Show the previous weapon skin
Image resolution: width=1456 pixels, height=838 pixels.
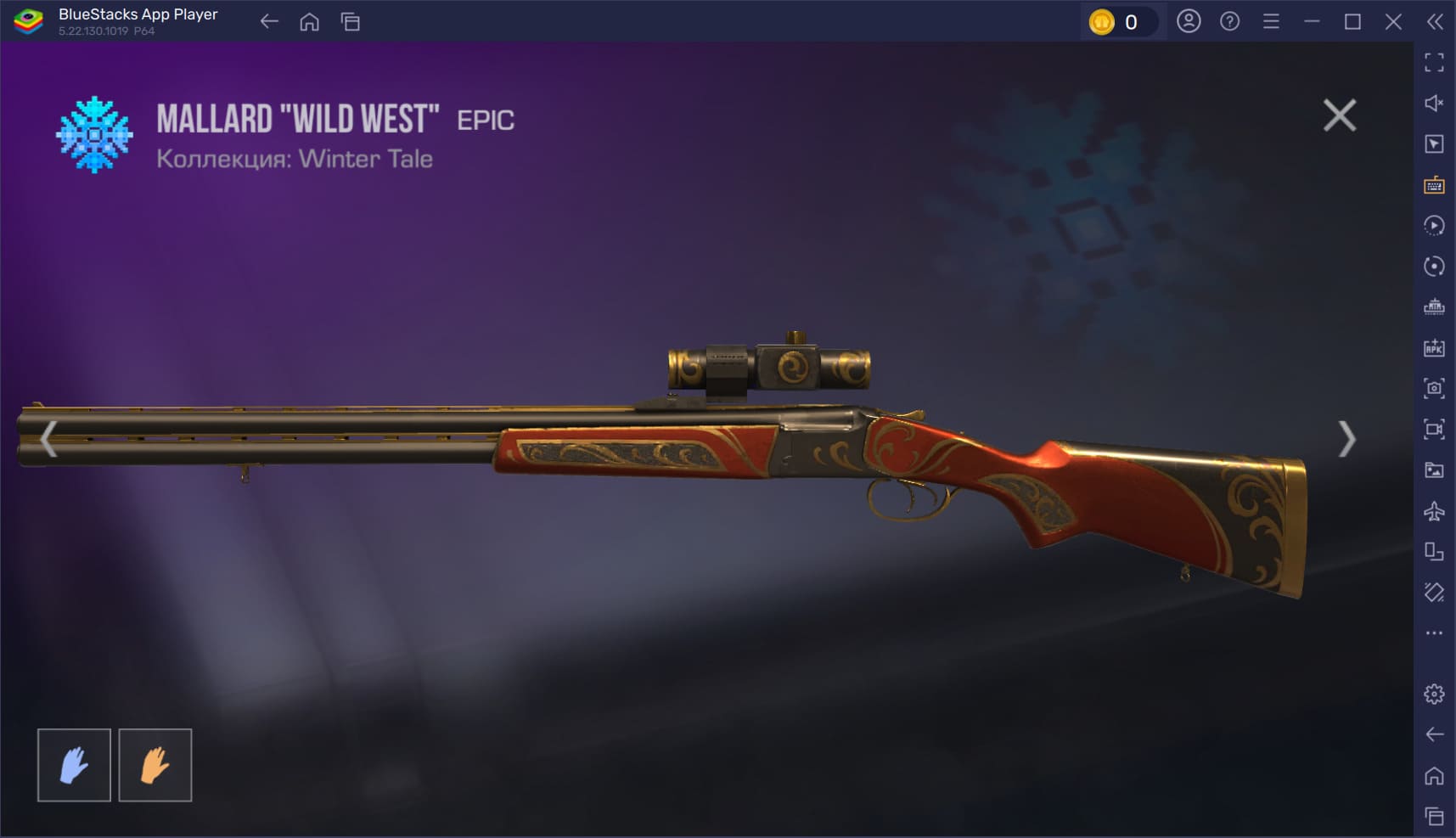(x=48, y=439)
